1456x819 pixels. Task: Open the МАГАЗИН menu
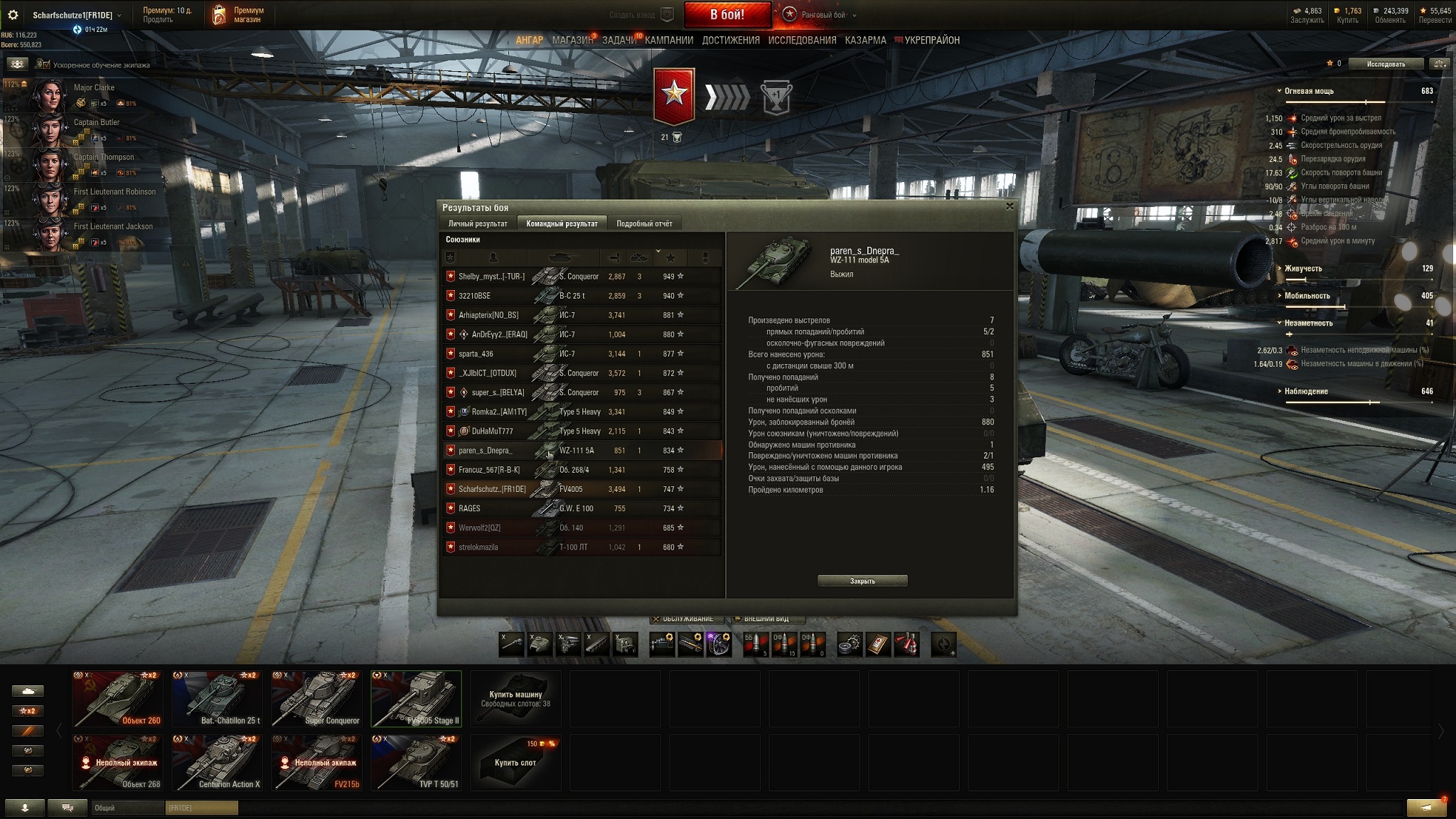(x=572, y=41)
